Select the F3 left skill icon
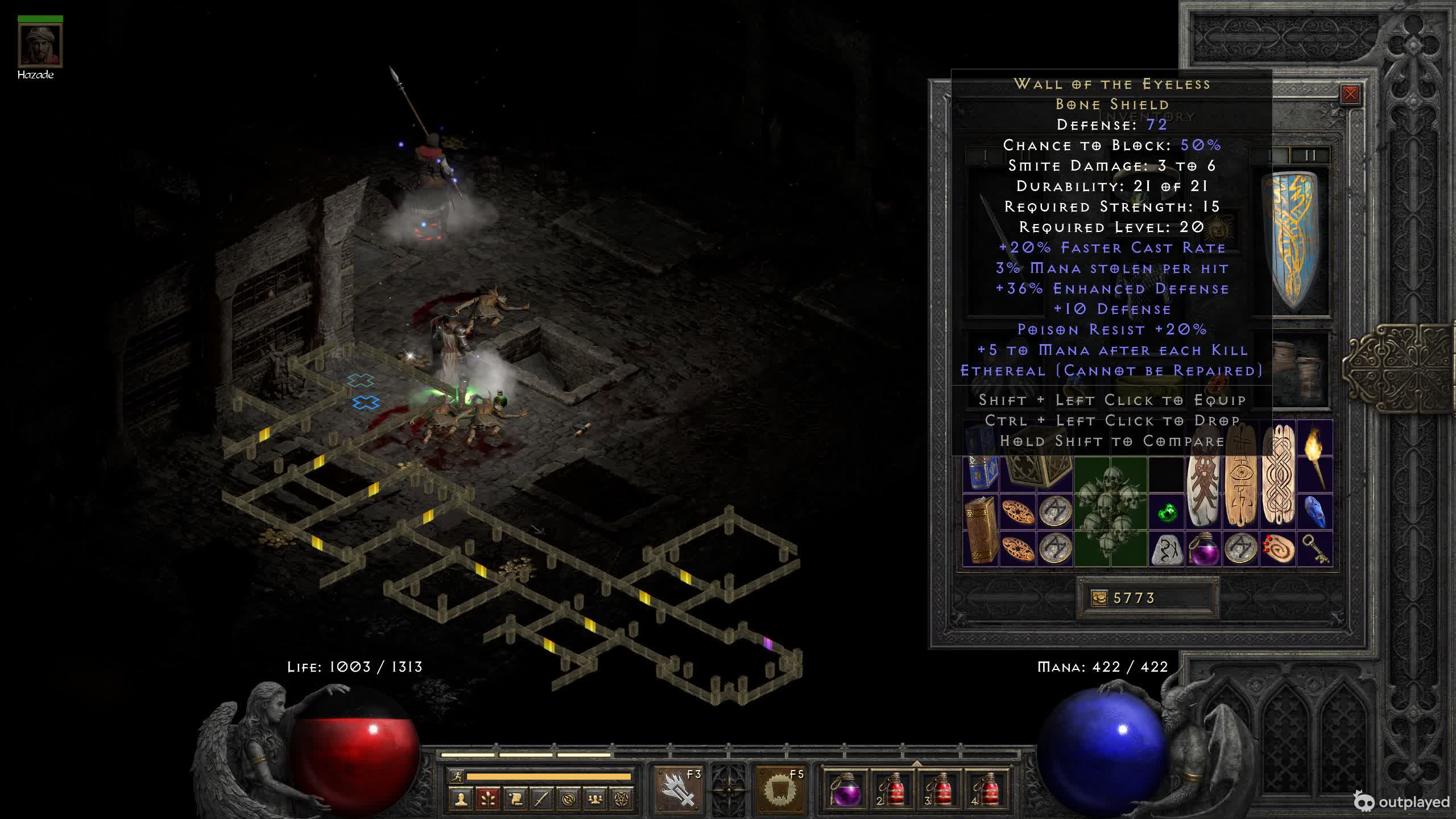The width and height of the screenshot is (1456, 819). [x=679, y=790]
